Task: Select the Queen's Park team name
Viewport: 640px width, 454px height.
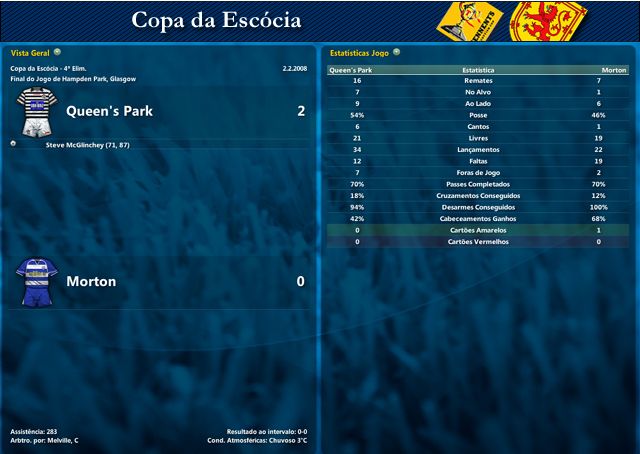Action: click(109, 111)
